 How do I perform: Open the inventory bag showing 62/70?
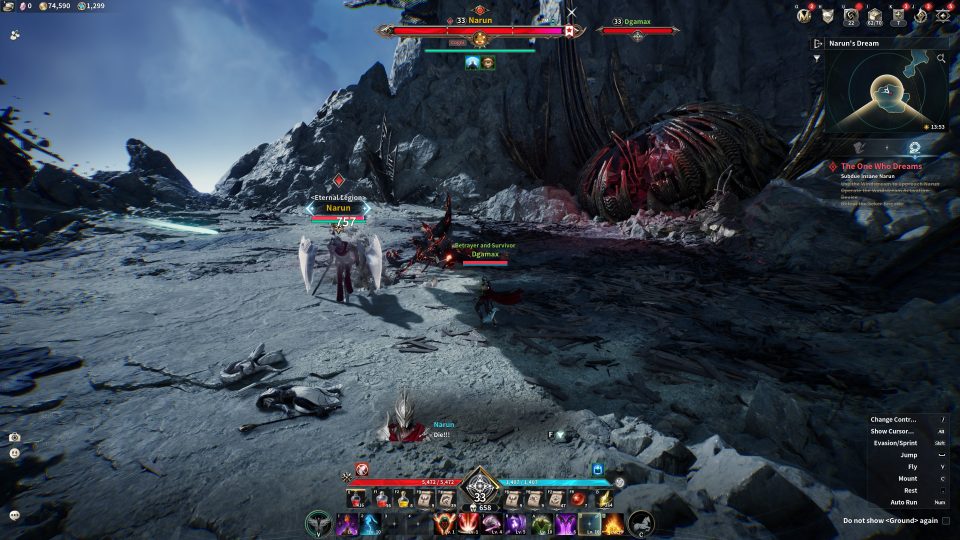(875, 15)
